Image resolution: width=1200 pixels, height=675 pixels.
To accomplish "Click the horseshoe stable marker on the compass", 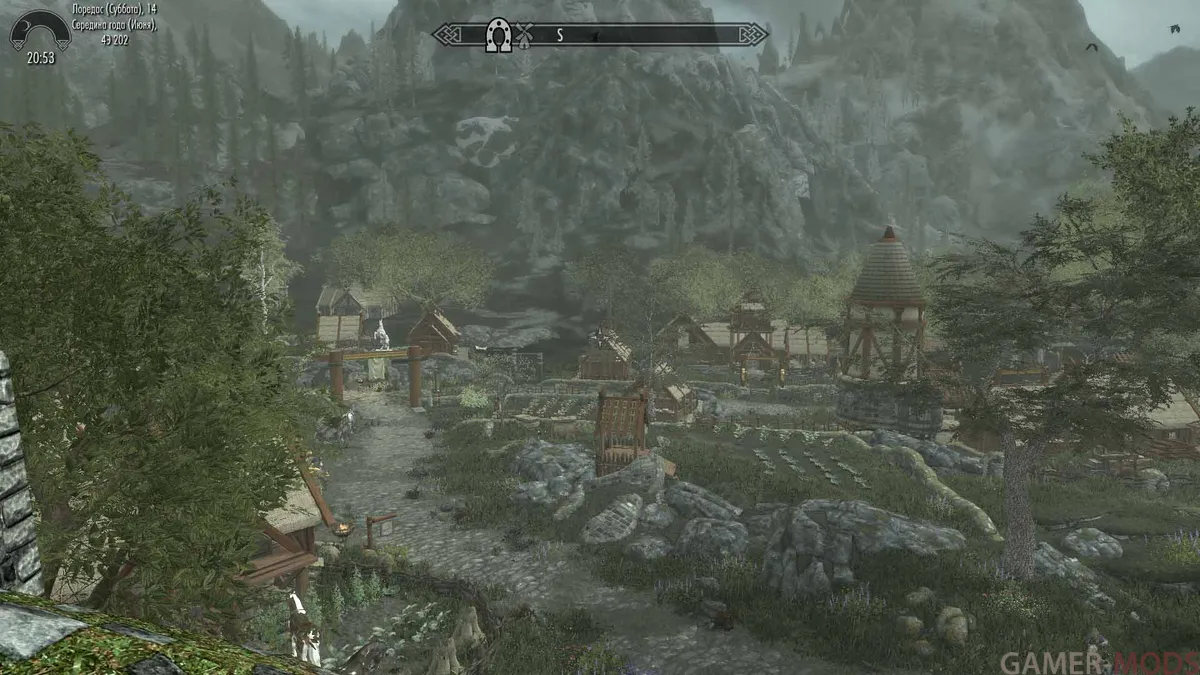I will point(497,35).
